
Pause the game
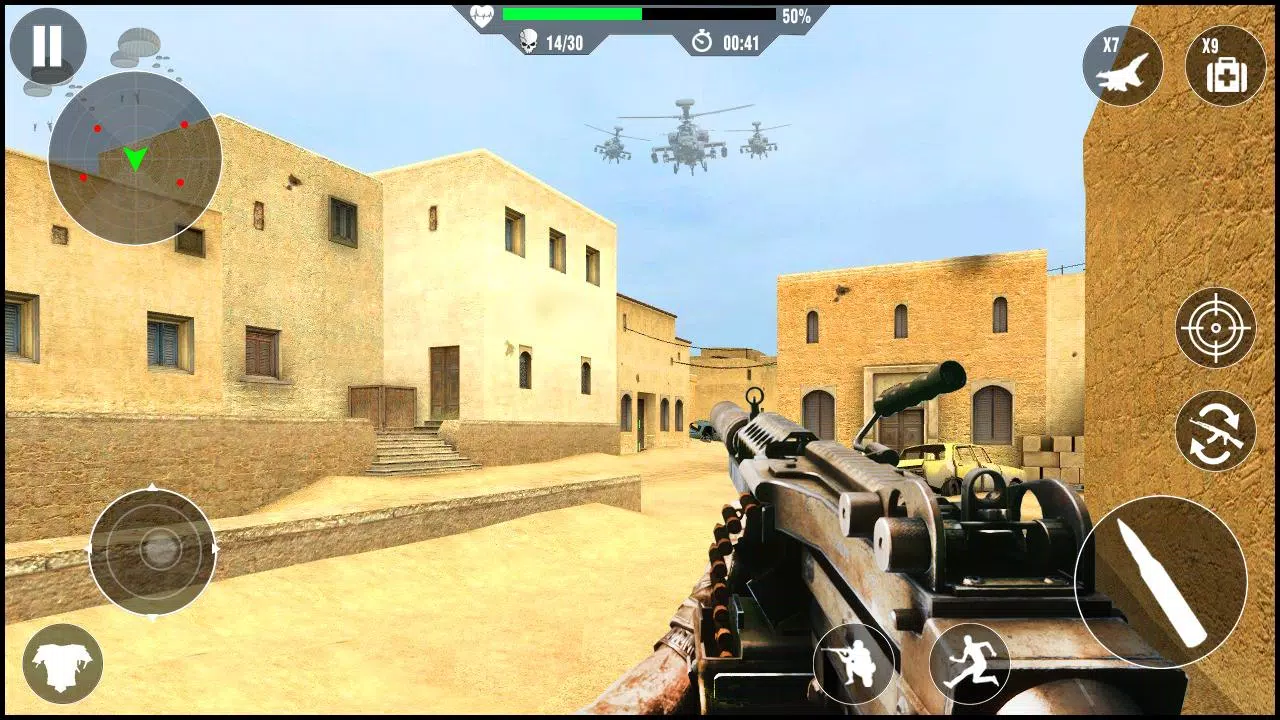tap(47, 46)
